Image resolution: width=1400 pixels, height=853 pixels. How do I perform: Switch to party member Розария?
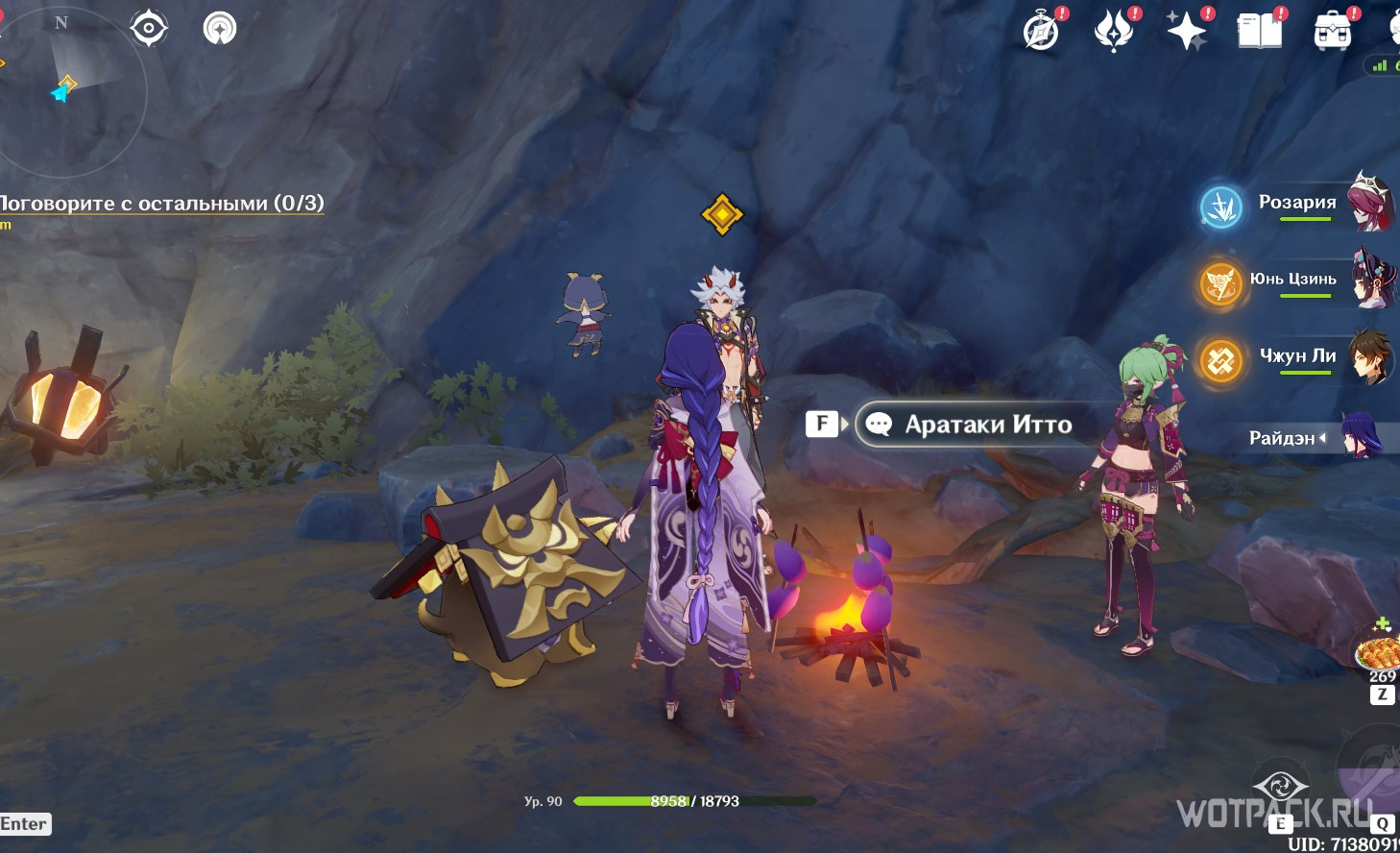click(x=1296, y=204)
